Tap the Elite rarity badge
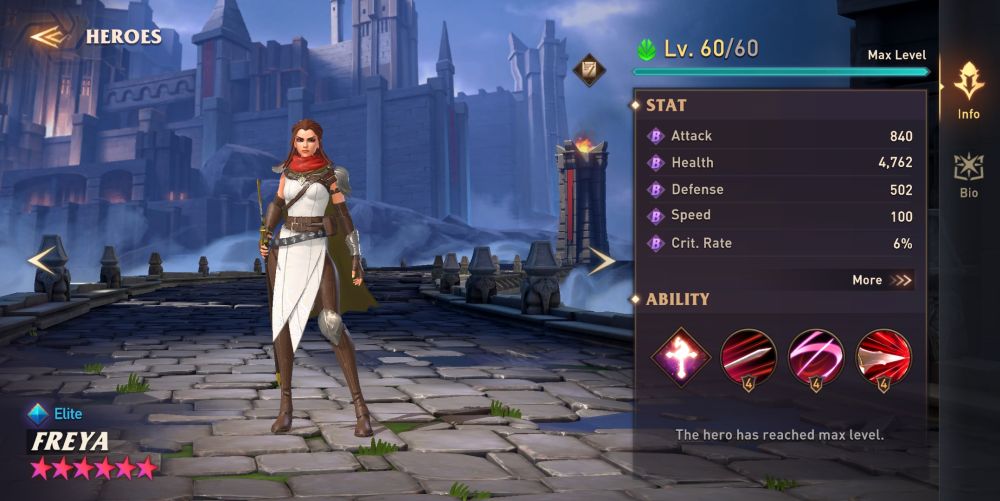 click(x=57, y=413)
